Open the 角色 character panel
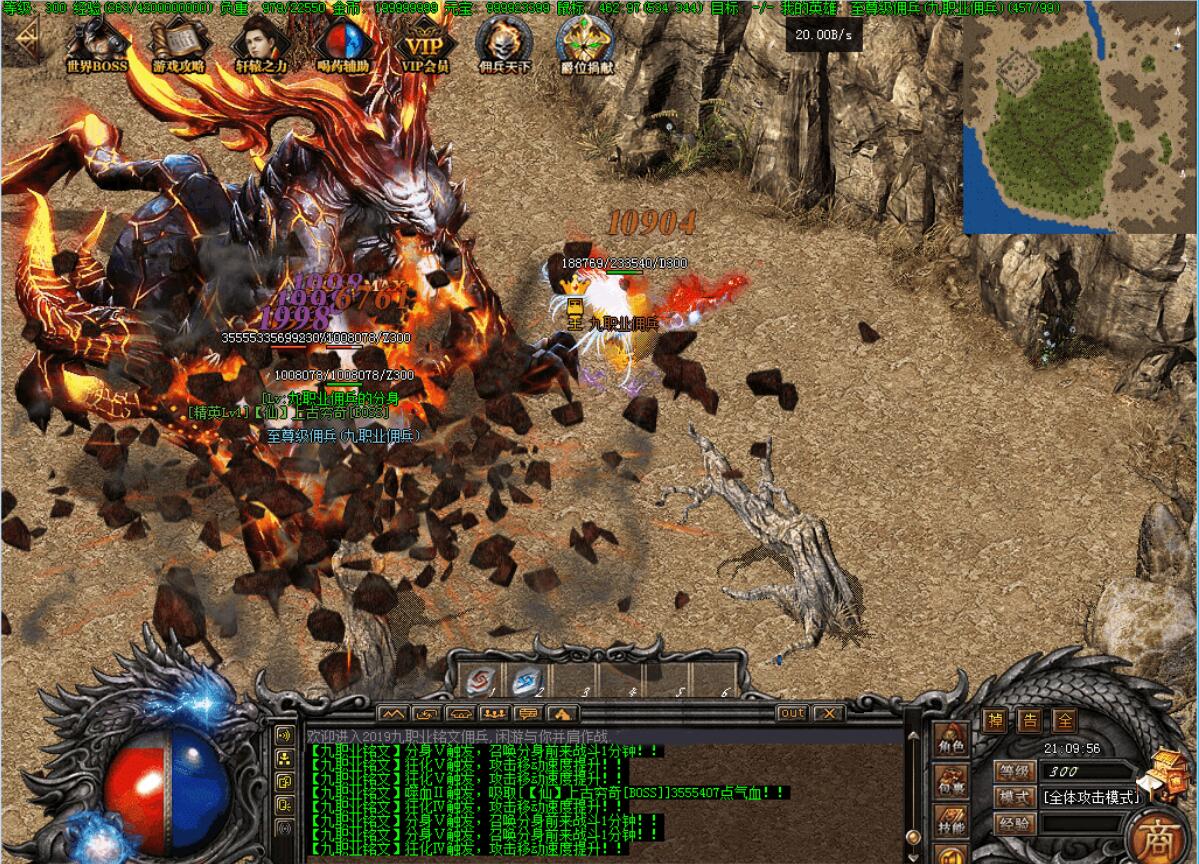 pos(951,741)
